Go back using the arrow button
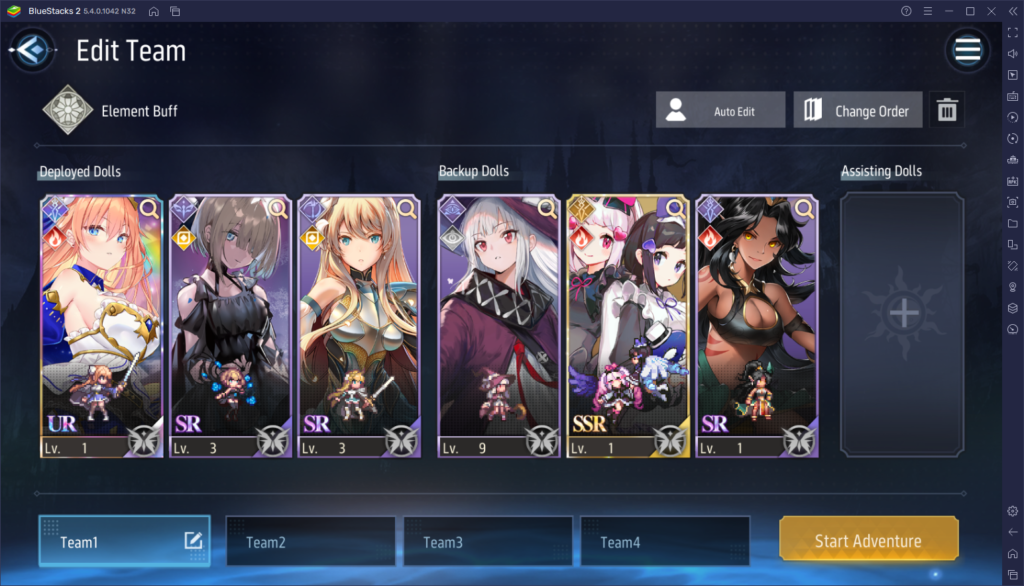 pos(32,50)
